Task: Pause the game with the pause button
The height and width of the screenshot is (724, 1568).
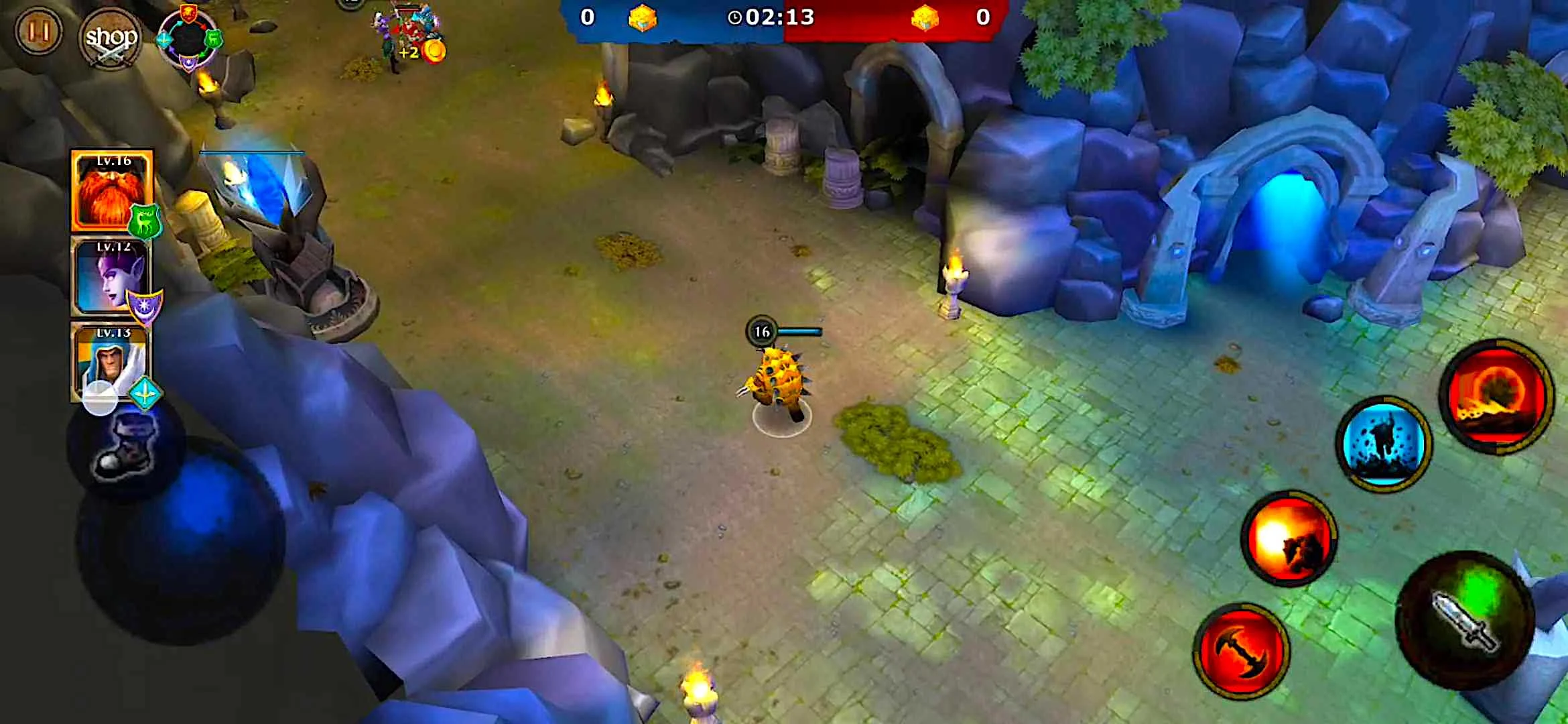Action: 38,32
